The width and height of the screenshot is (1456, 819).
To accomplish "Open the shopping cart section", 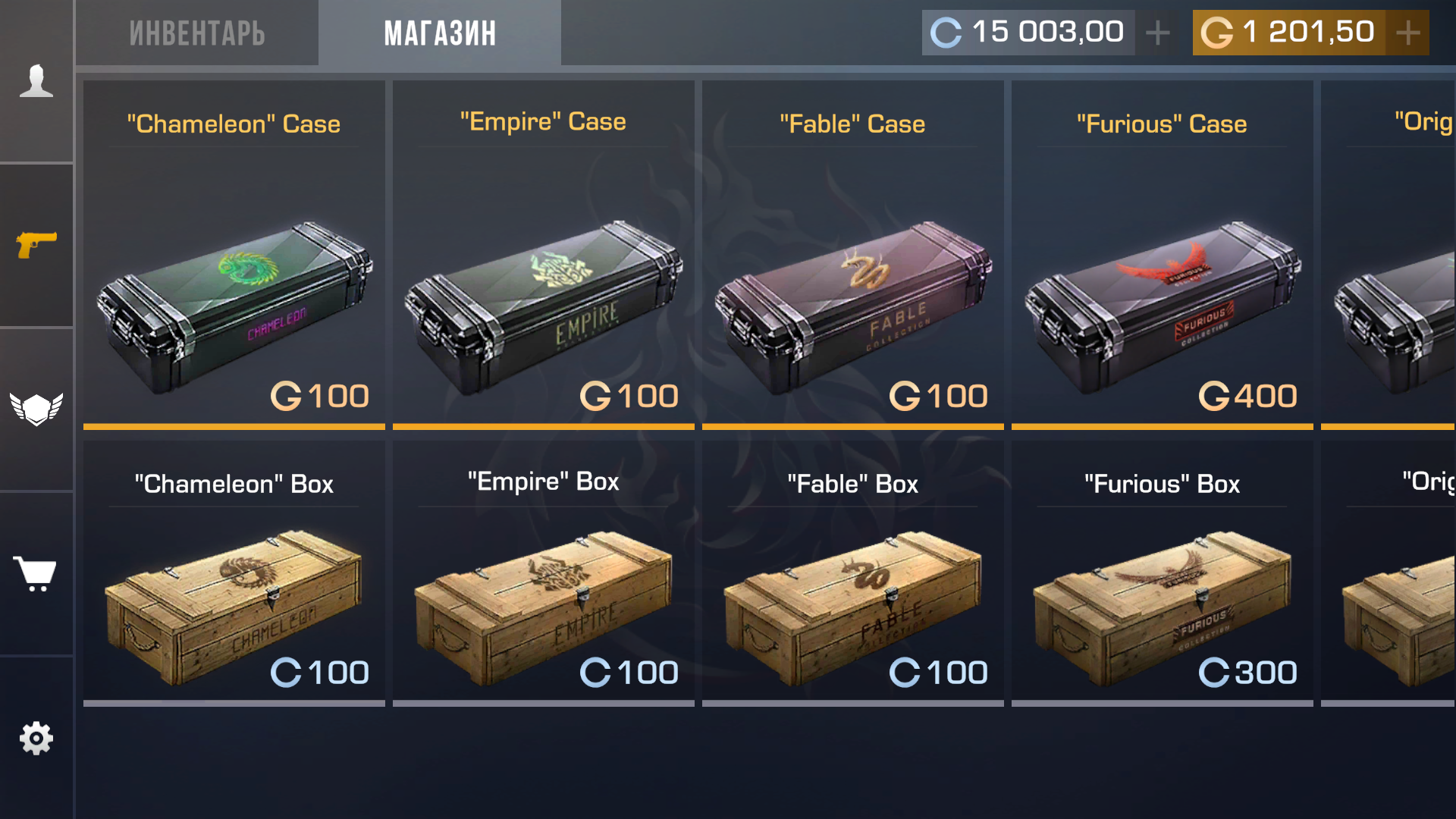I will coord(36,573).
